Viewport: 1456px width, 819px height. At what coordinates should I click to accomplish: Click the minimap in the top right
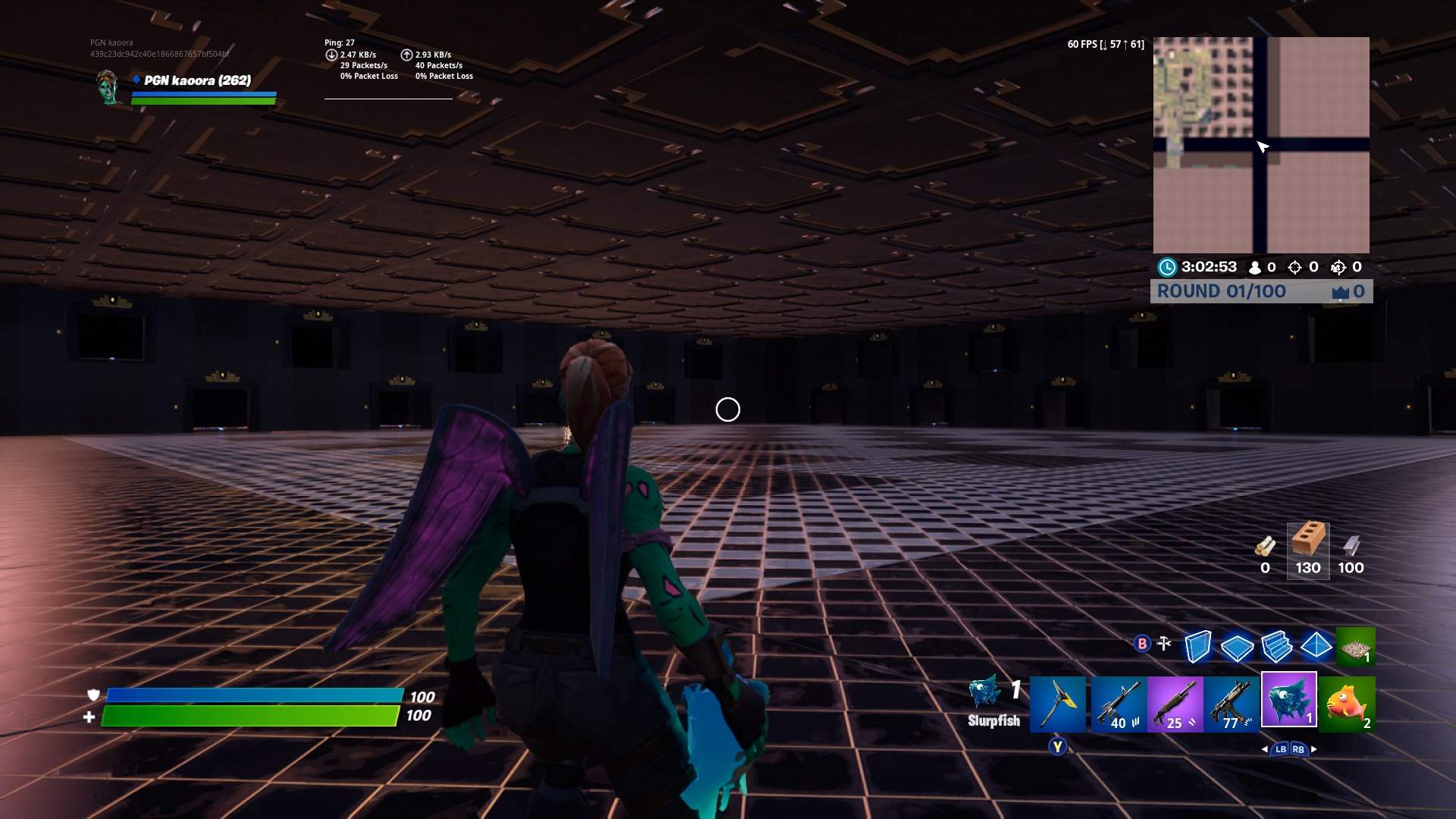coord(1260,144)
